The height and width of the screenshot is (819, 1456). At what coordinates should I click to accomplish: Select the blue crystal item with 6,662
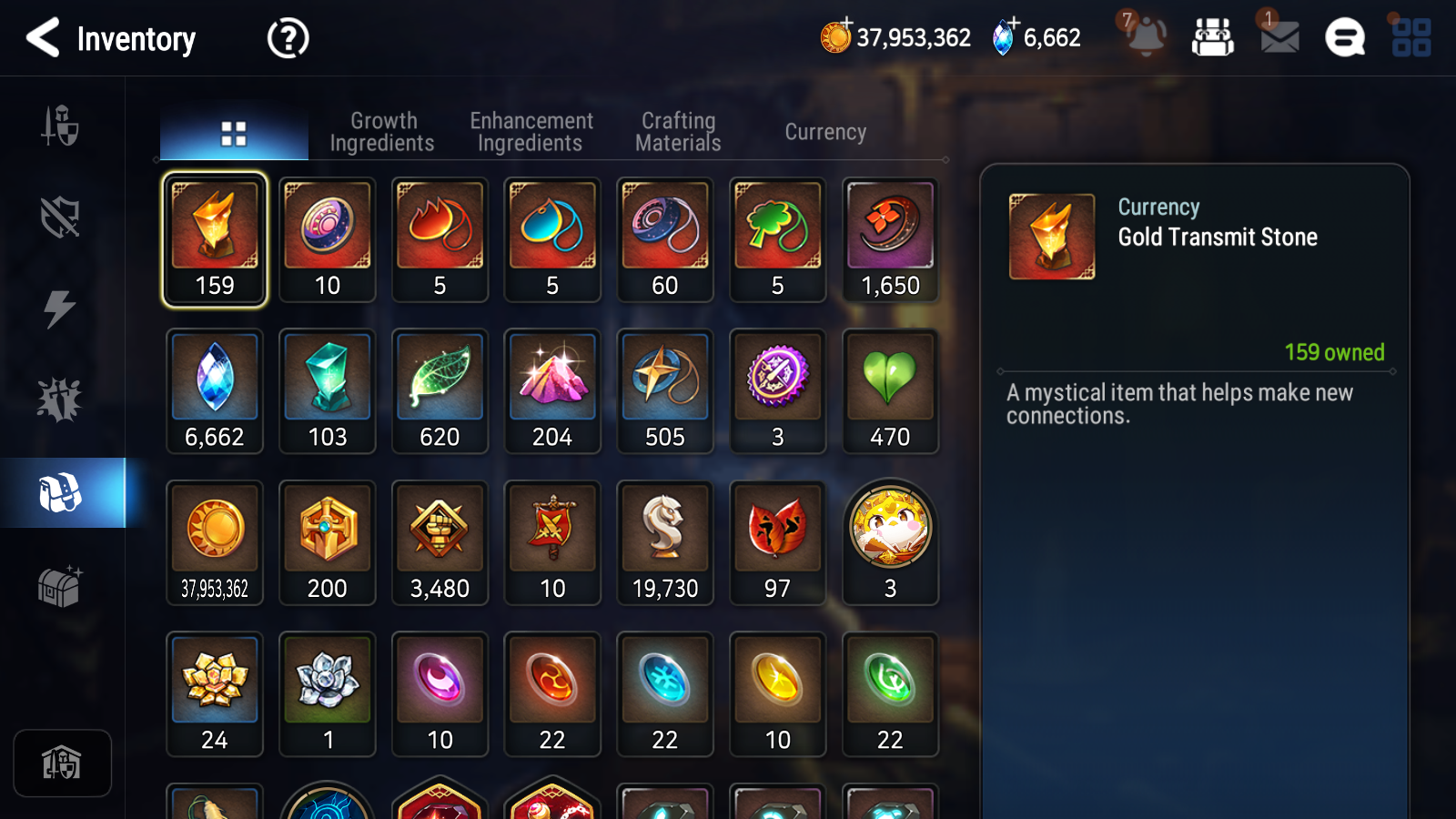click(x=215, y=391)
